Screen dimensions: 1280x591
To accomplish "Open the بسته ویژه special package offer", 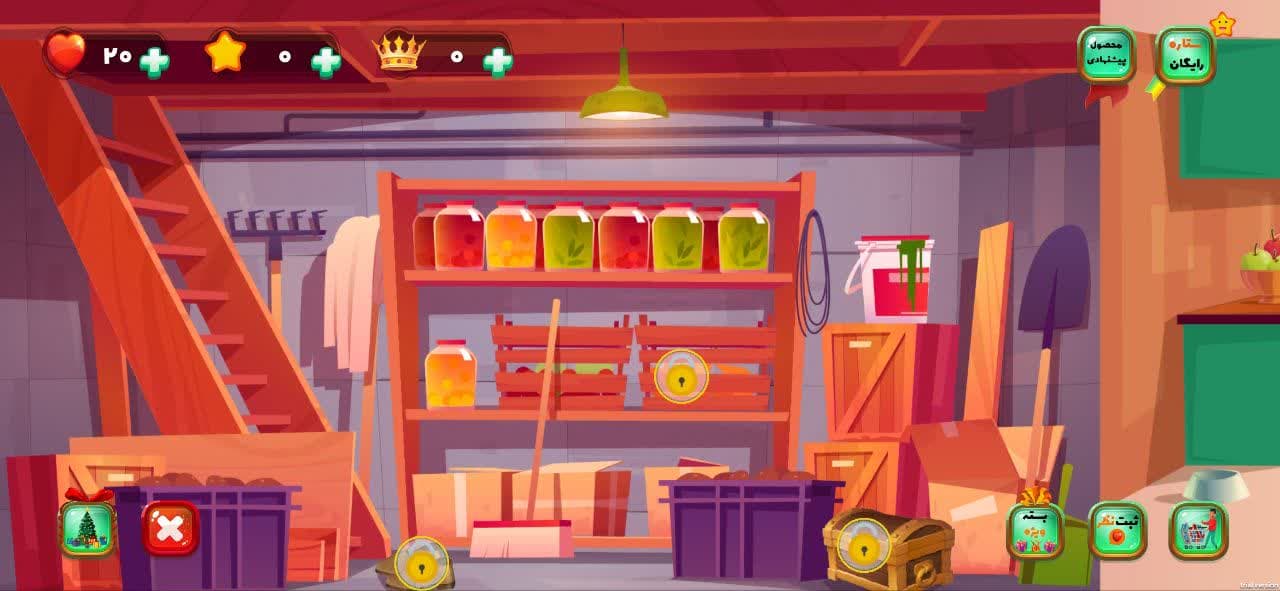I will tap(1035, 530).
